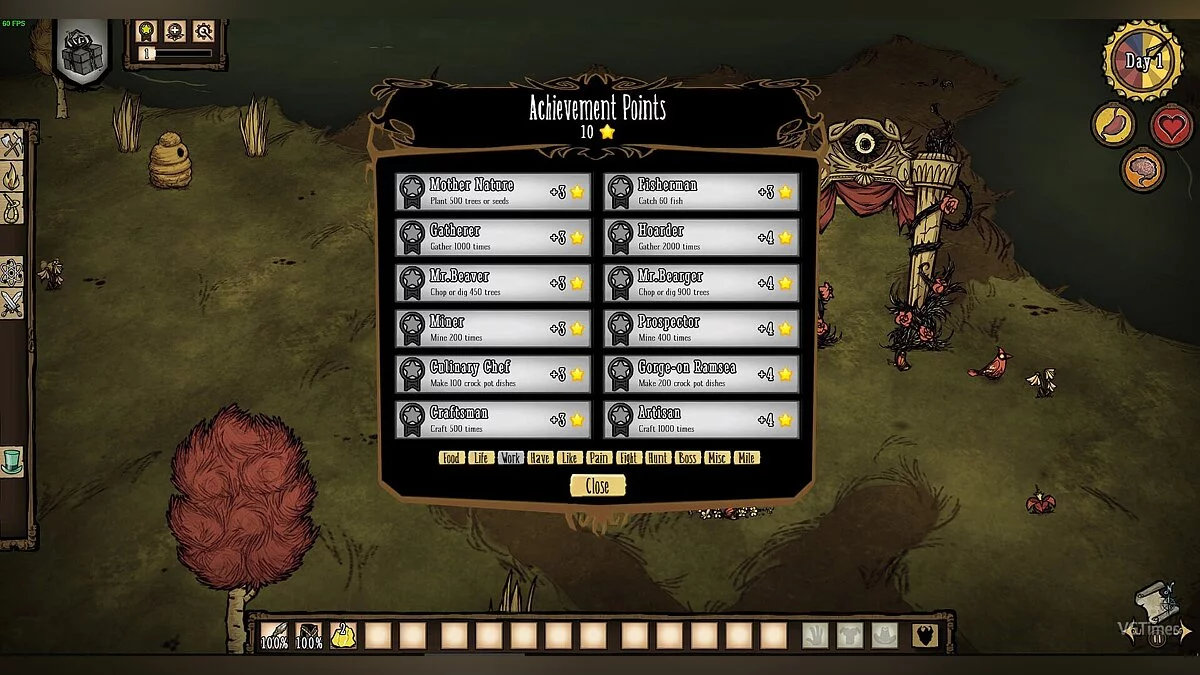
Task: Show the Fight achievements tab
Action: [628, 458]
